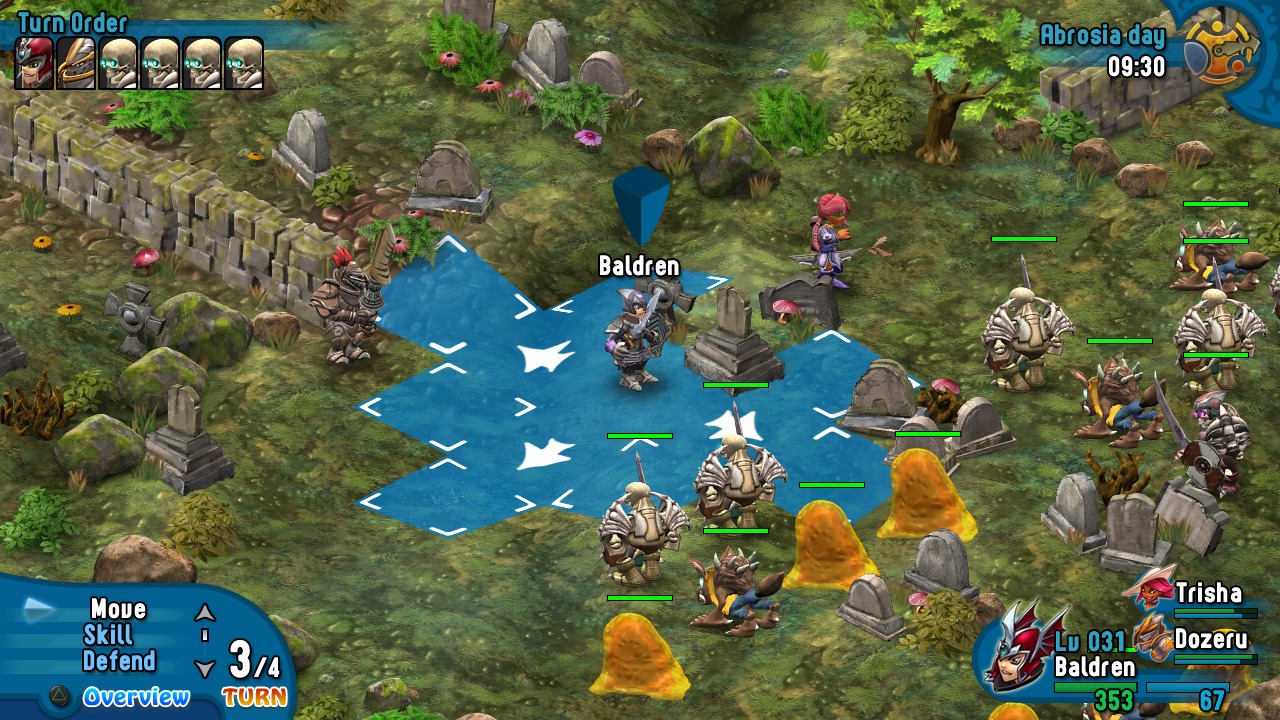Choose Trisha in the party panel
The image size is (1280, 720).
point(1208,594)
